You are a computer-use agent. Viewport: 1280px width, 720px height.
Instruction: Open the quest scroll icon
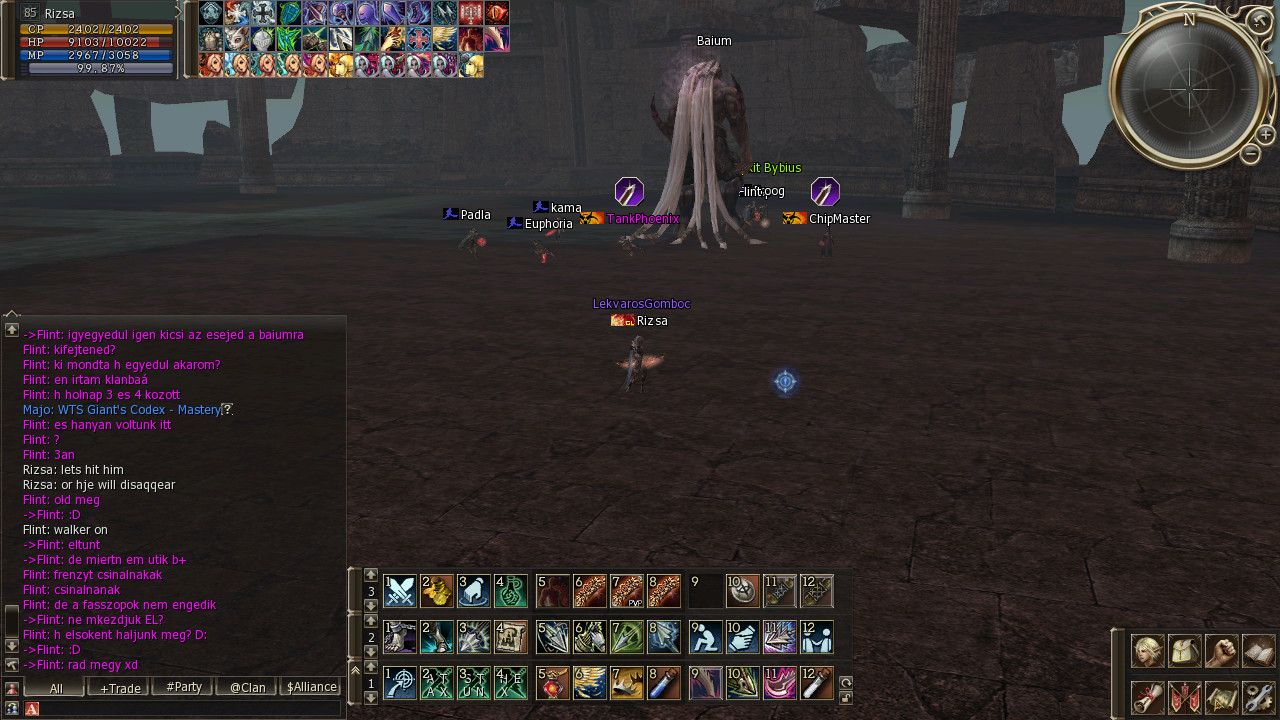[x=1148, y=697]
